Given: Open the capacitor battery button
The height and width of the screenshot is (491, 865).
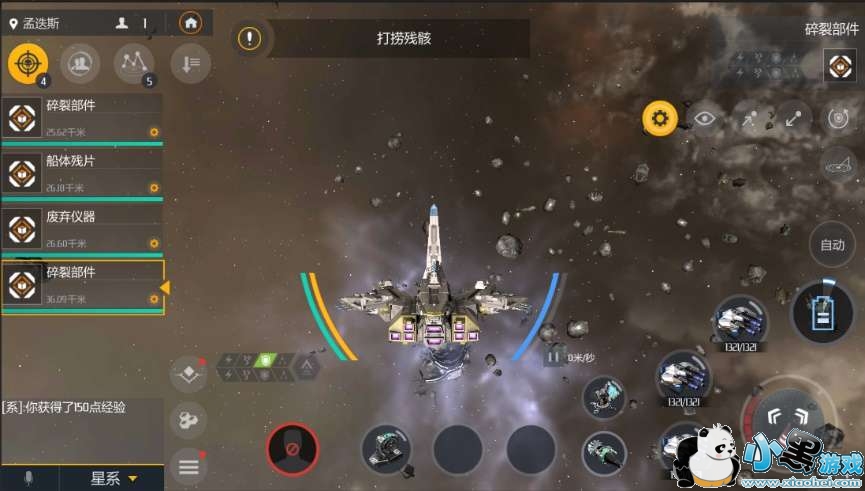Looking at the screenshot, I should click(822, 312).
